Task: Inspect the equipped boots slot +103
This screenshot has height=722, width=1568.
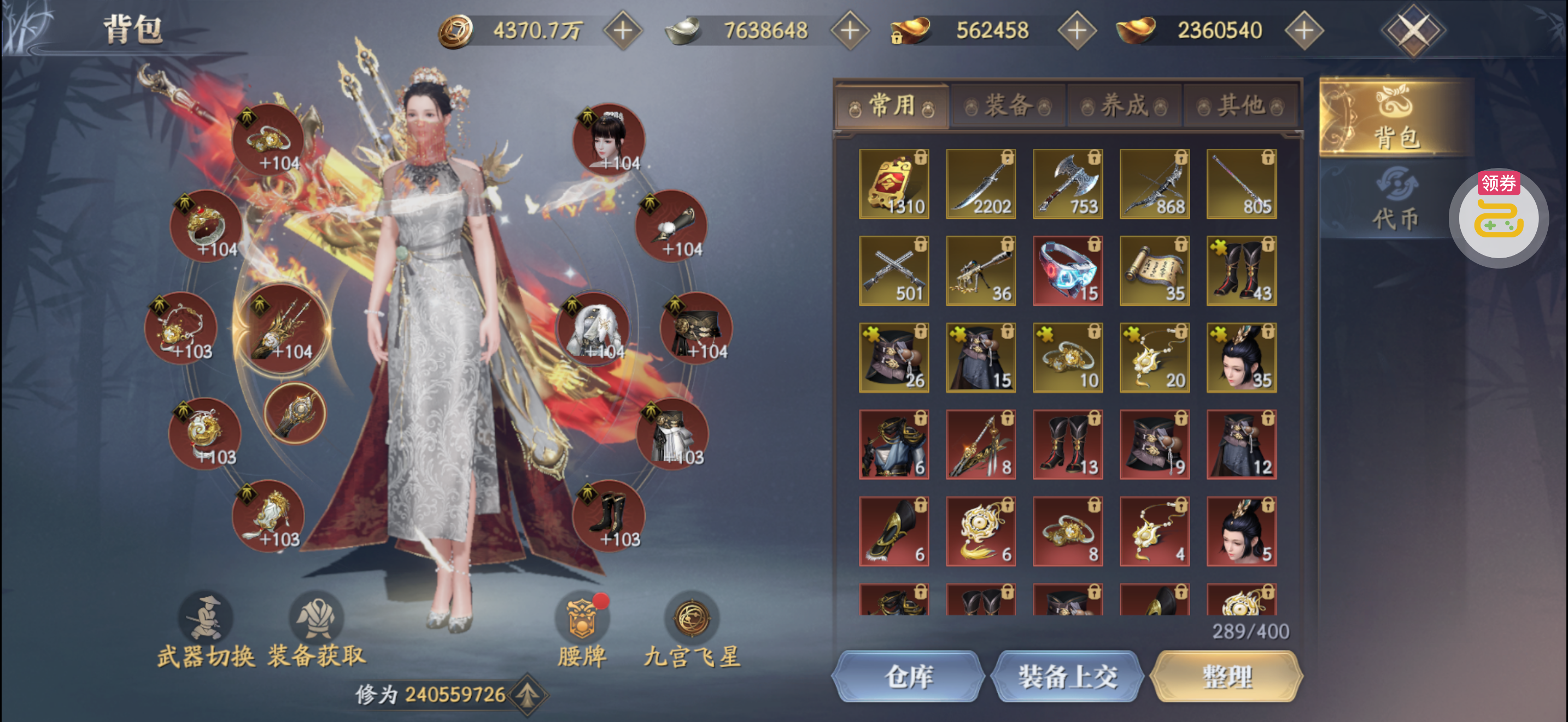Action: click(x=609, y=515)
